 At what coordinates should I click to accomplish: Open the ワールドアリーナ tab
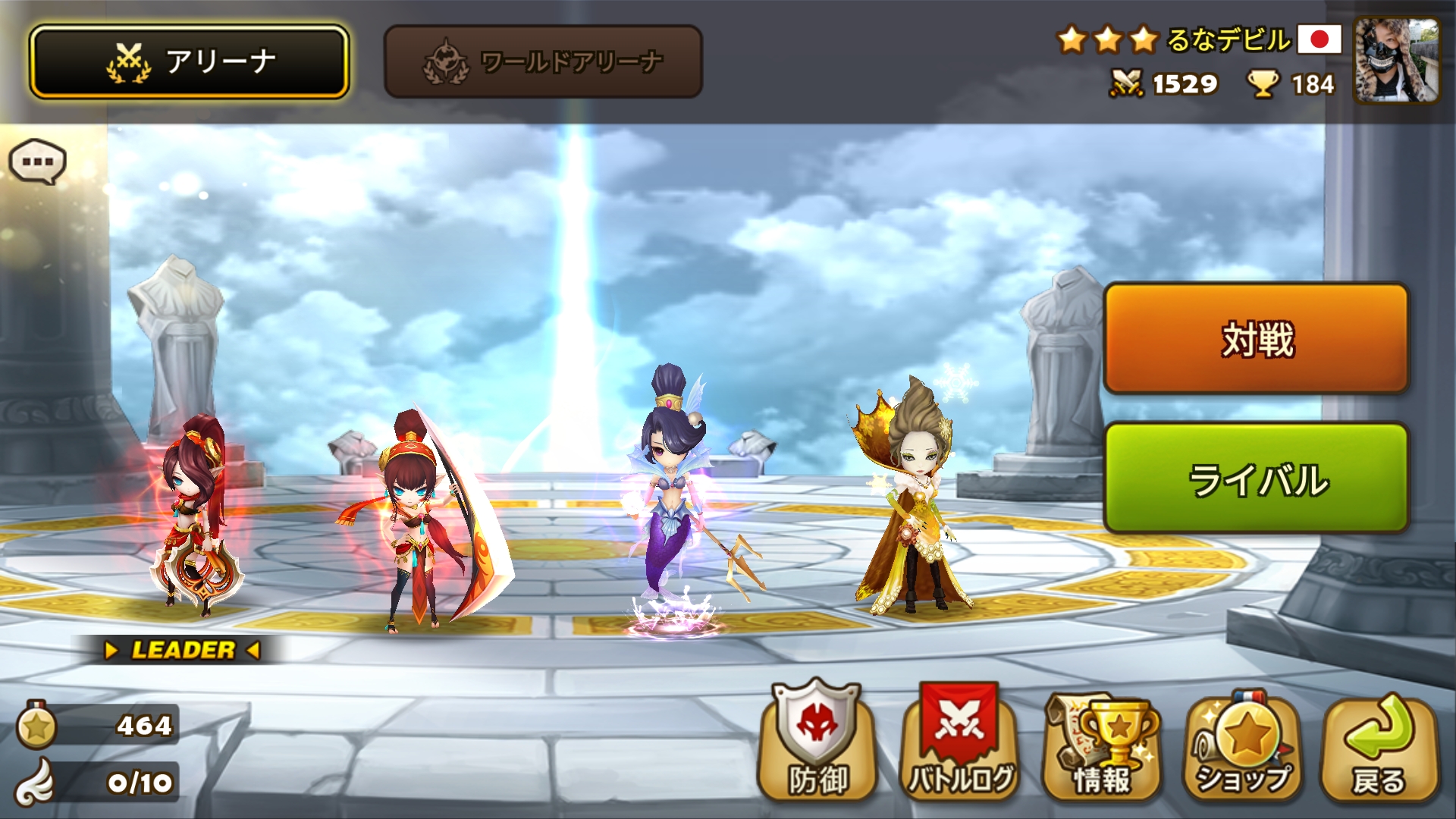click(x=543, y=62)
